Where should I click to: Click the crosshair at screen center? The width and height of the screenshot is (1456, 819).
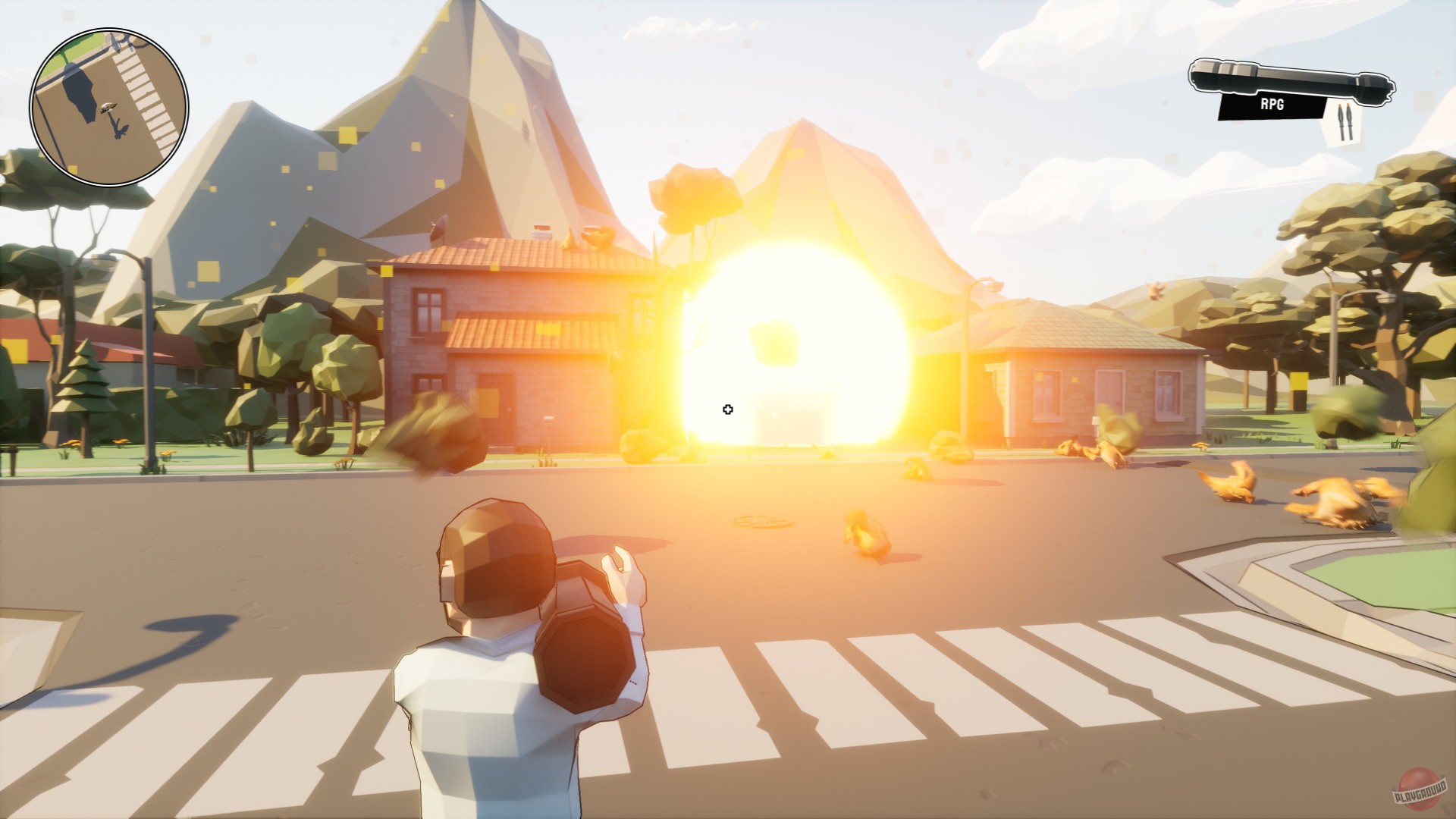coord(728,409)
